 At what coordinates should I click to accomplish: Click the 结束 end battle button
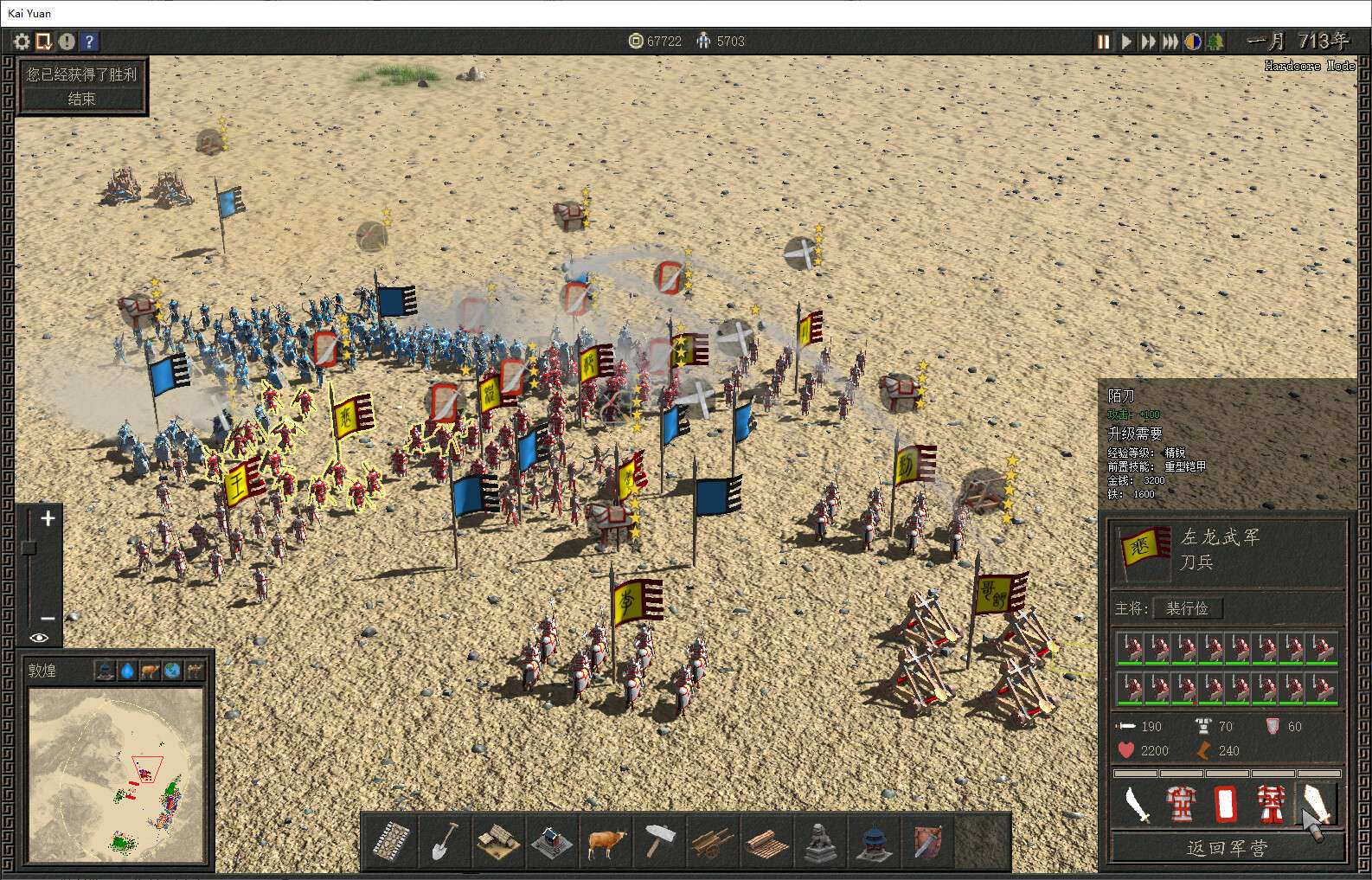(82, 99)
